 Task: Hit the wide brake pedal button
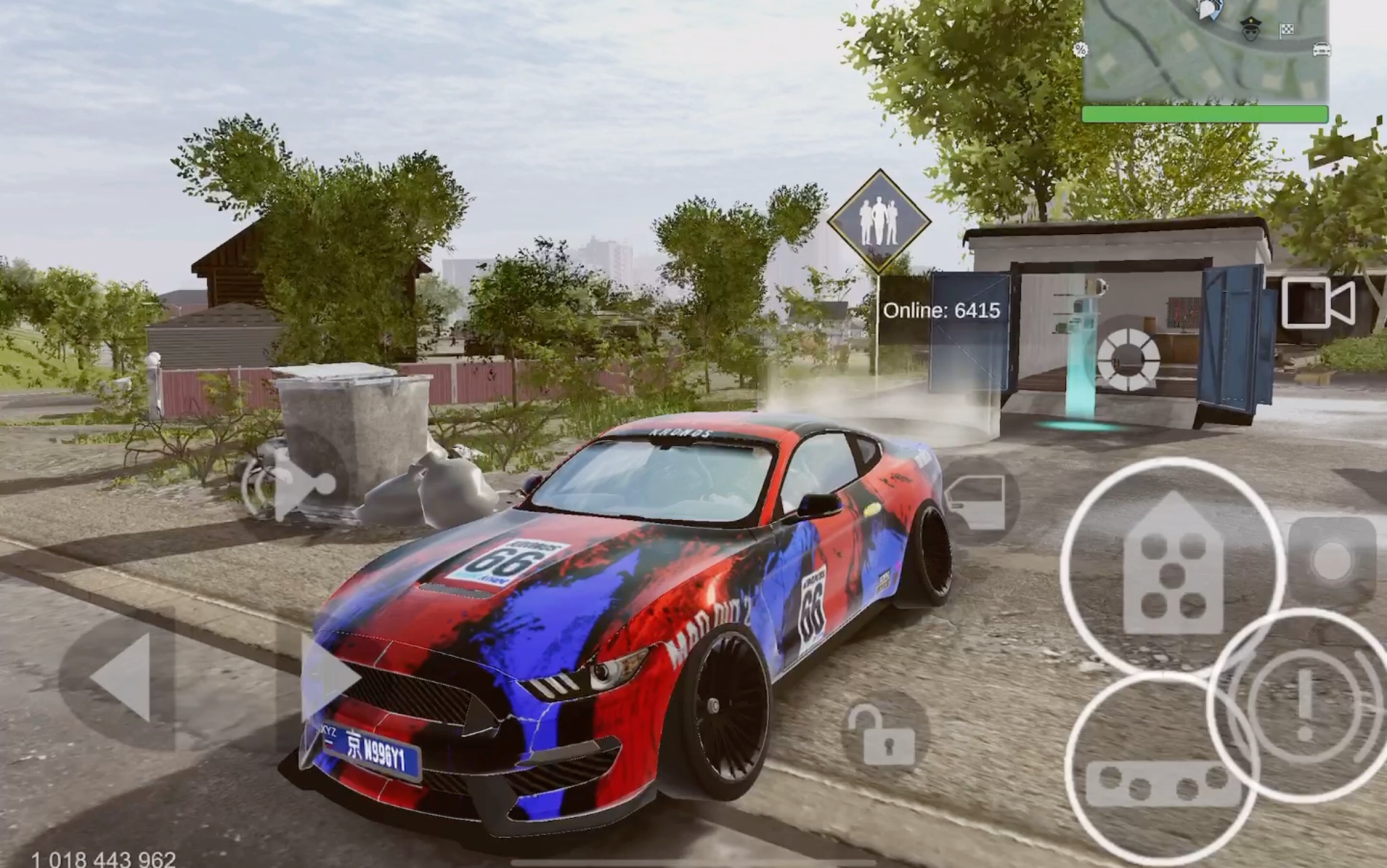pyautogui.click(x=1162, y=783)
